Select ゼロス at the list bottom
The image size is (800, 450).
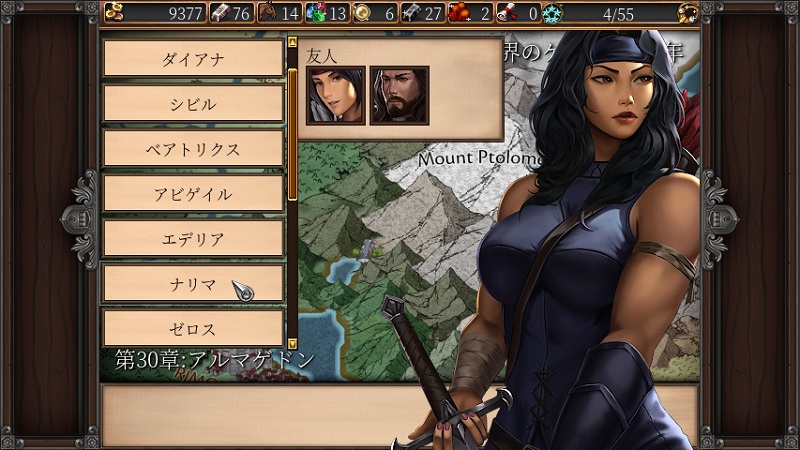click(x=193, y=328)
